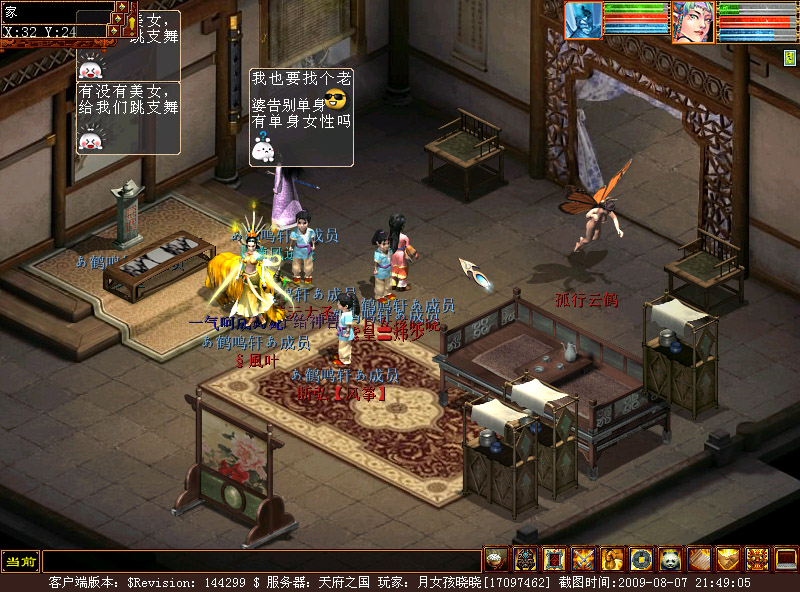Viewport: 800px width, 592px height.
Task: Click the computer screen system icon
Action: 786,560
